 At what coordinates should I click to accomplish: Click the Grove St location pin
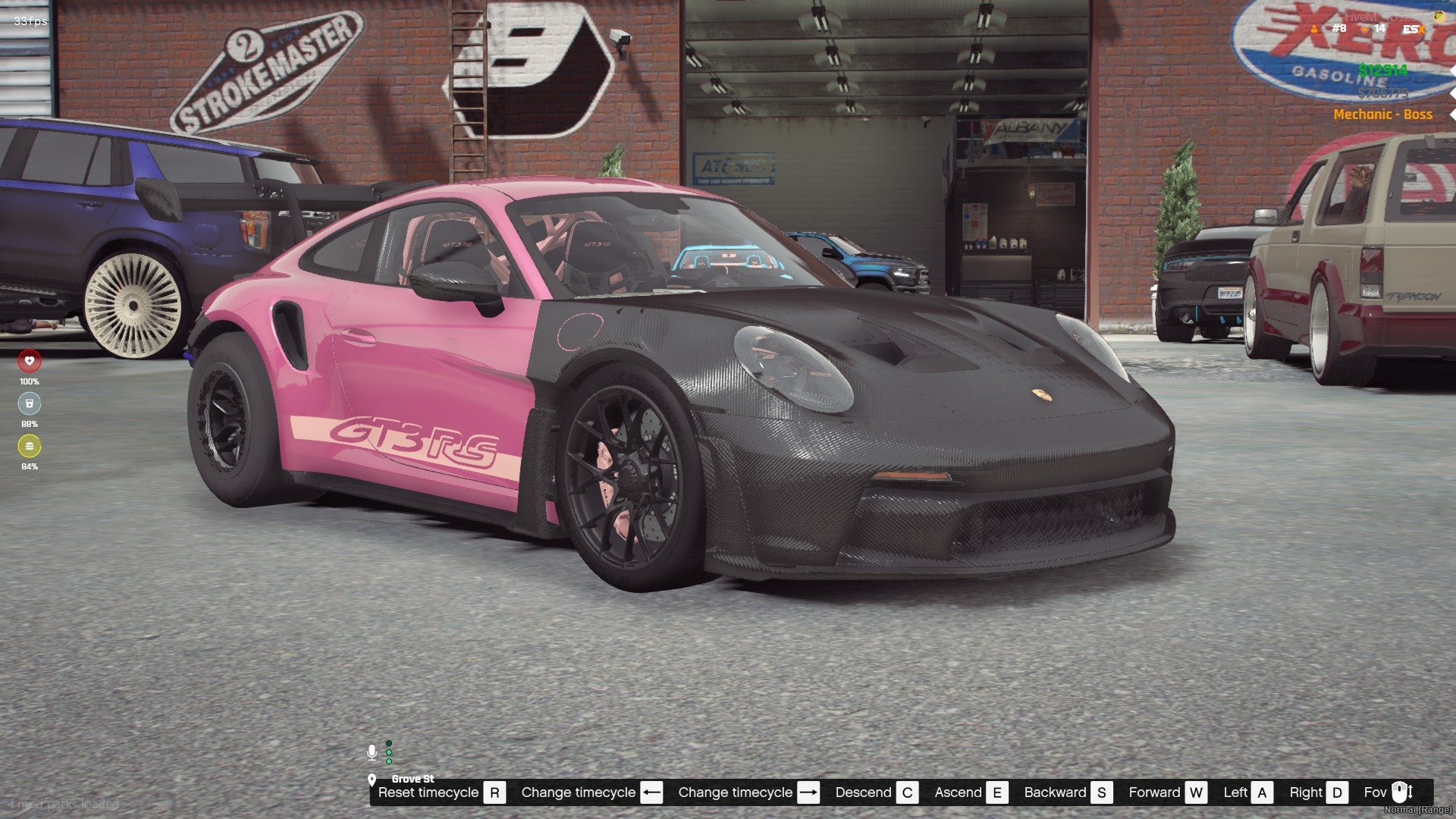tap(372, 779)
